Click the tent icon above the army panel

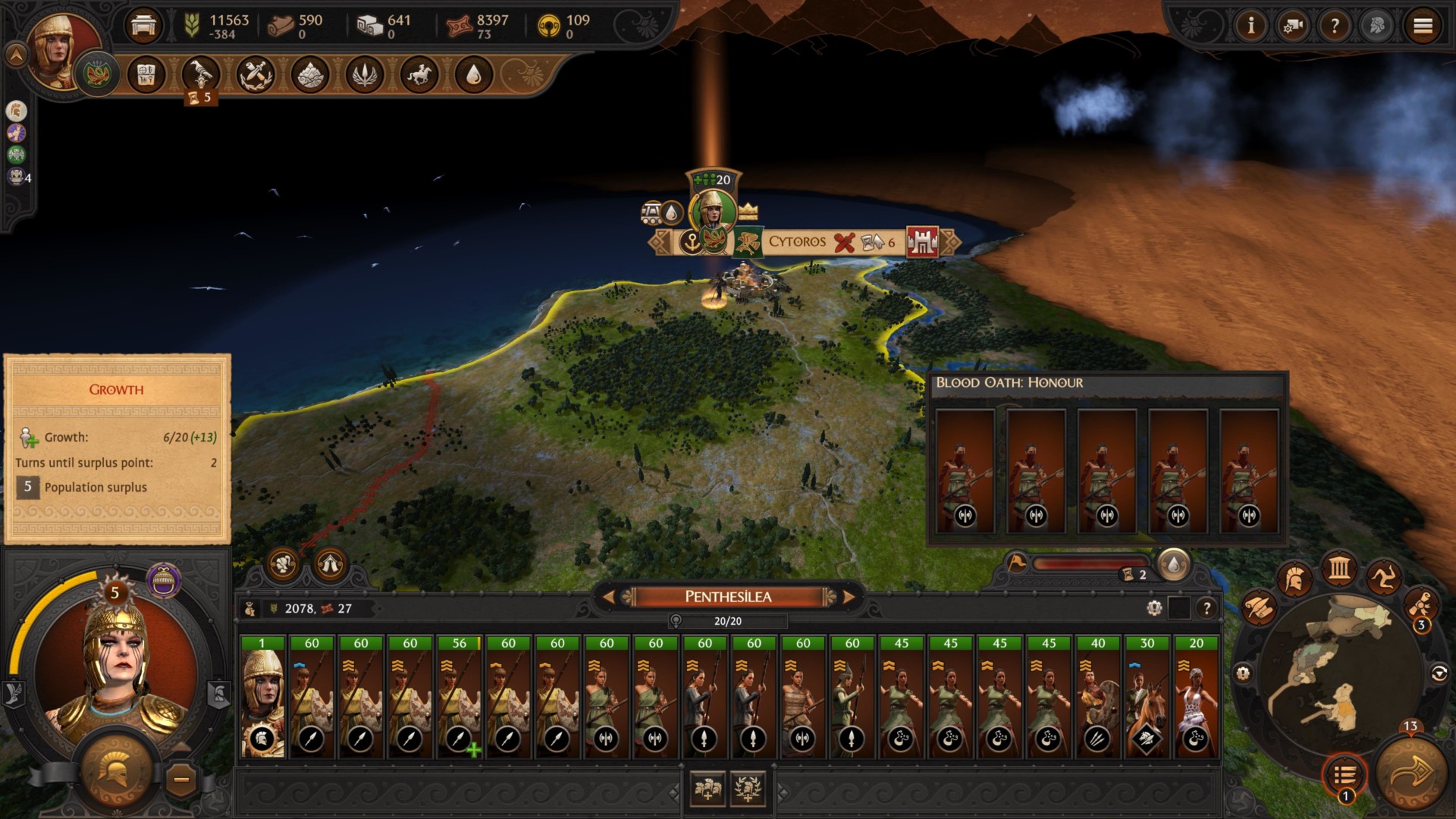[330, 564]
